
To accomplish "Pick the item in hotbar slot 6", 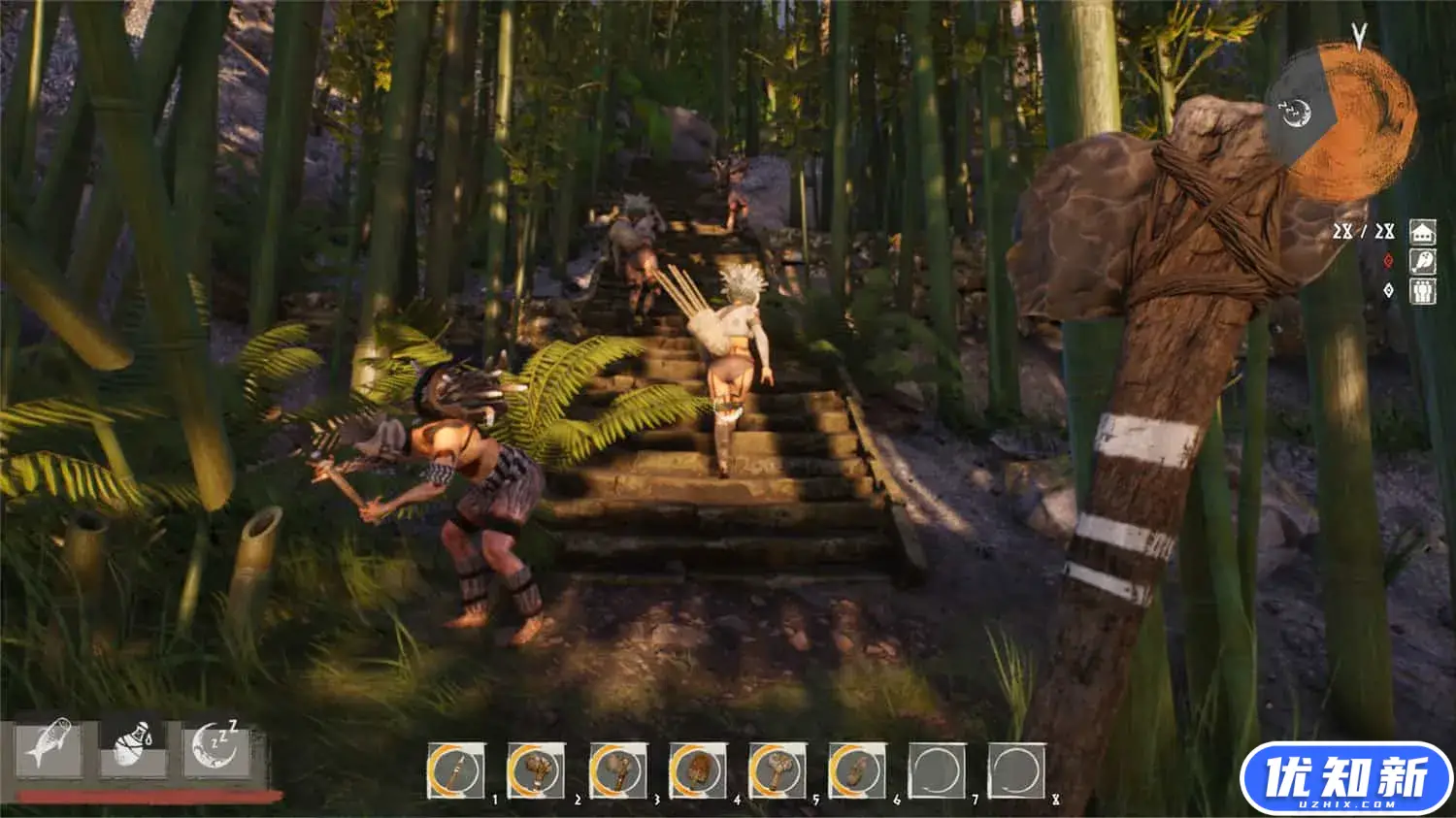I will tap(857, 771).
